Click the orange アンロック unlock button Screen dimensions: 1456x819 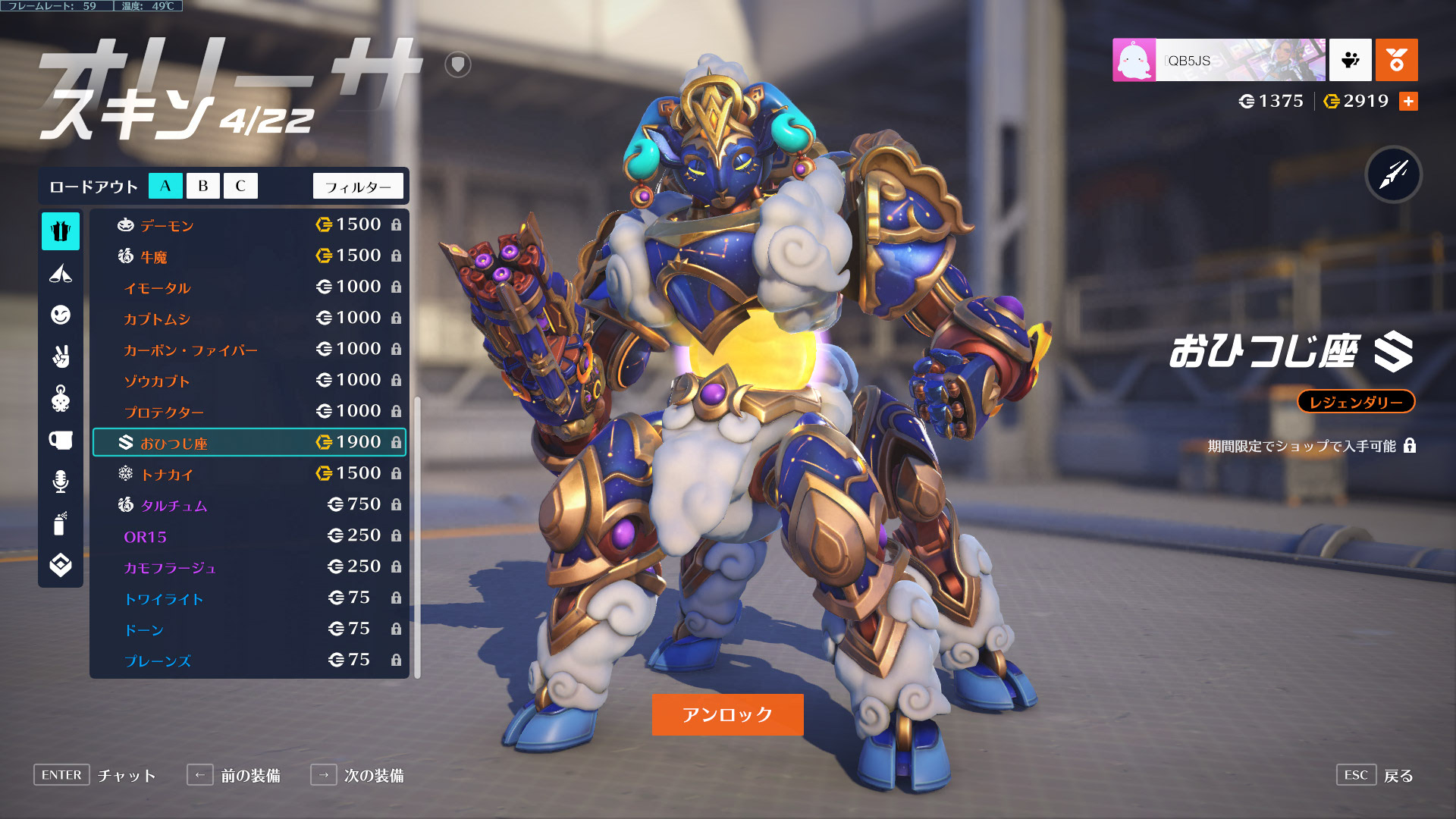click(x=727, y=714)
